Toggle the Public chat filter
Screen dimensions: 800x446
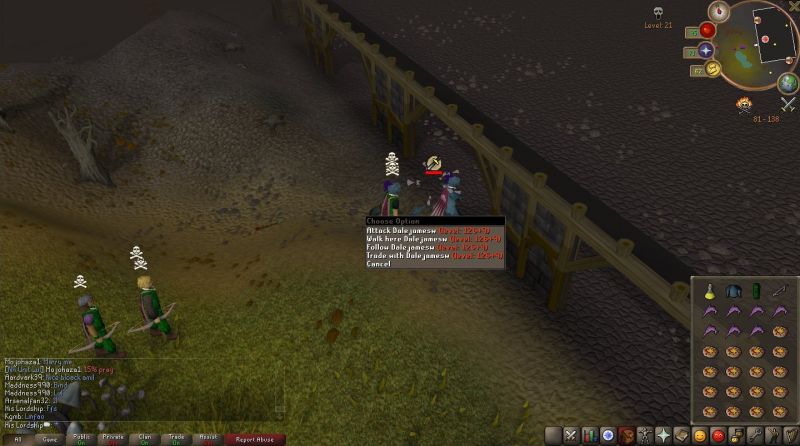(81, 438)
